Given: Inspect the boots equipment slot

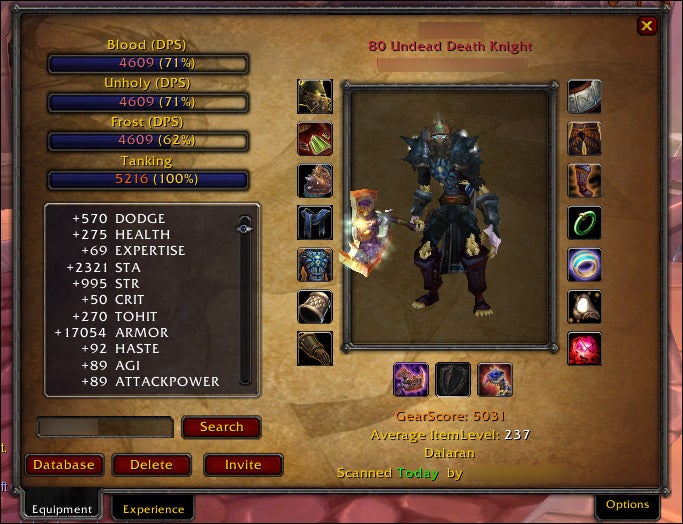Looking at the screenshot, I should pos(585,181).
